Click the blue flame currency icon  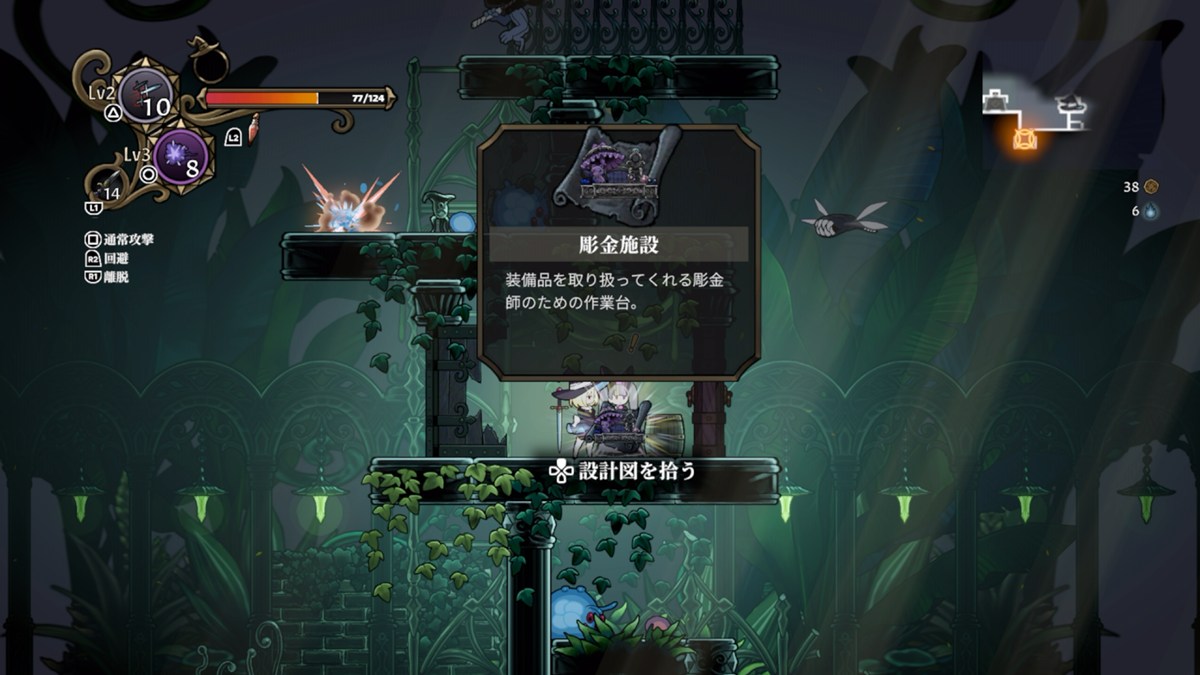click(x=1151, y=211)
